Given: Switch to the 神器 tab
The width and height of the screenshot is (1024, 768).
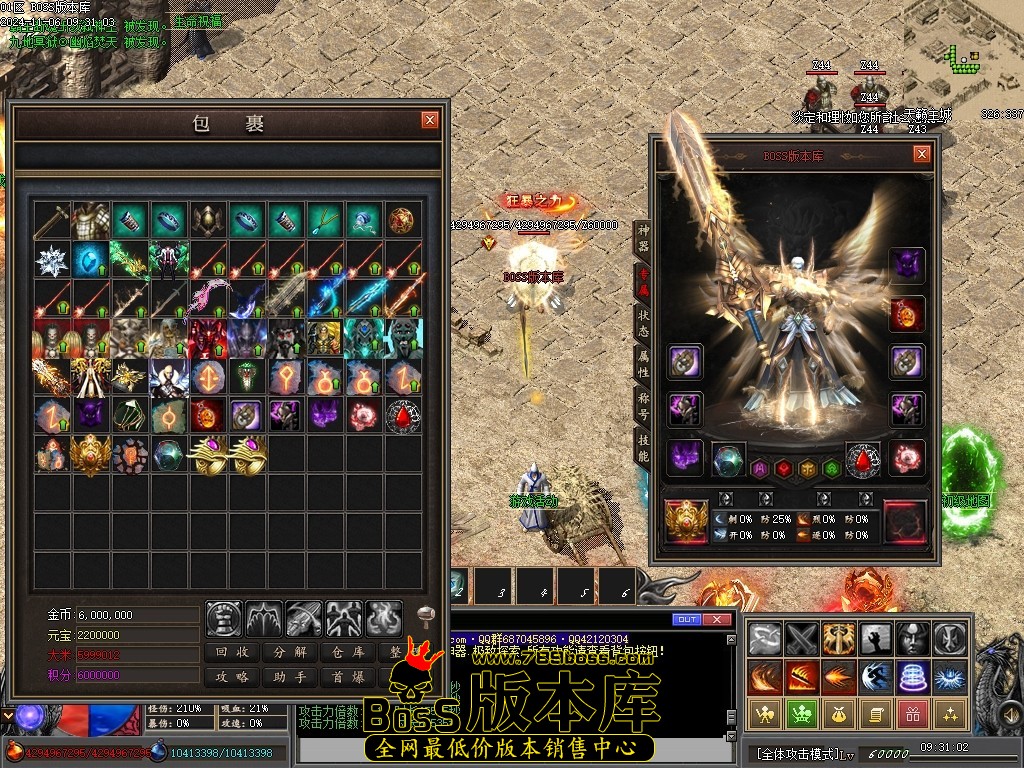Looking at the screenshot, I should tap(643, 237).
